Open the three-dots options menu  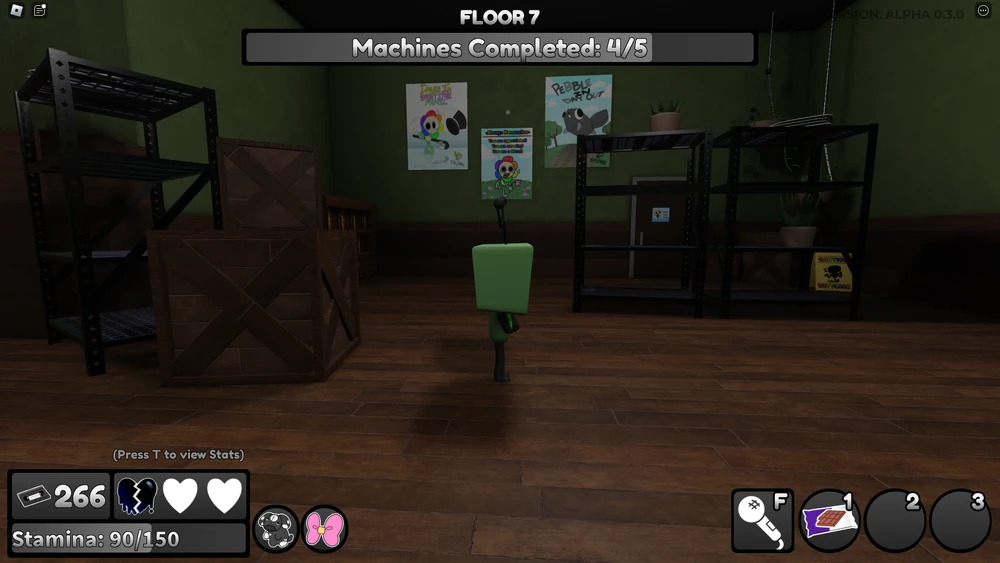982,10
